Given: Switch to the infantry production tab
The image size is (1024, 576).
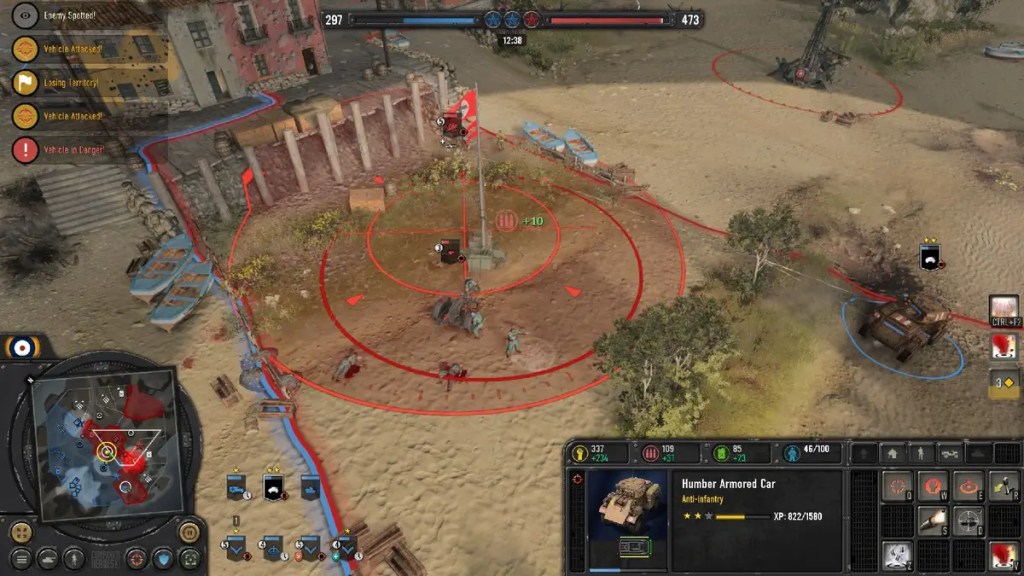Looking at the screenshot, I should click(x=918, y=454).
